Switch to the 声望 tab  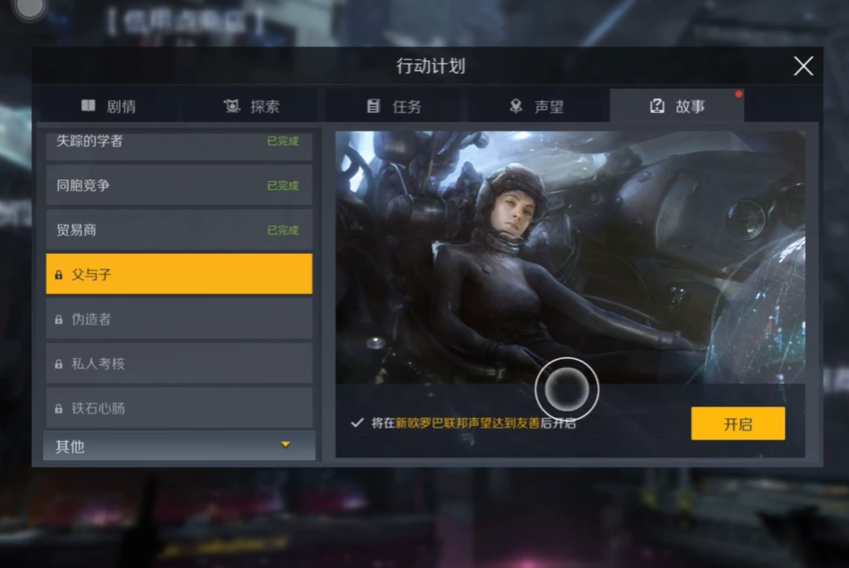coord(537,106)
